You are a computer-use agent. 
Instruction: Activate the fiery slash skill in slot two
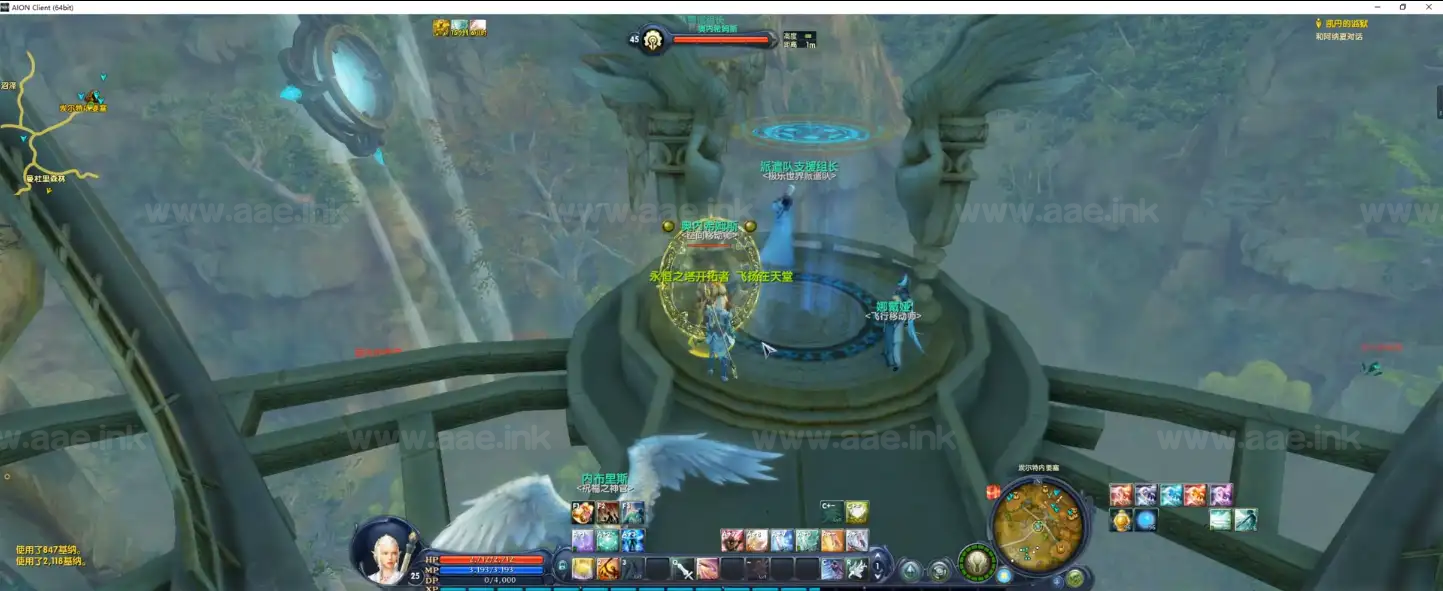pyautogui.click(x=608, y=569)
